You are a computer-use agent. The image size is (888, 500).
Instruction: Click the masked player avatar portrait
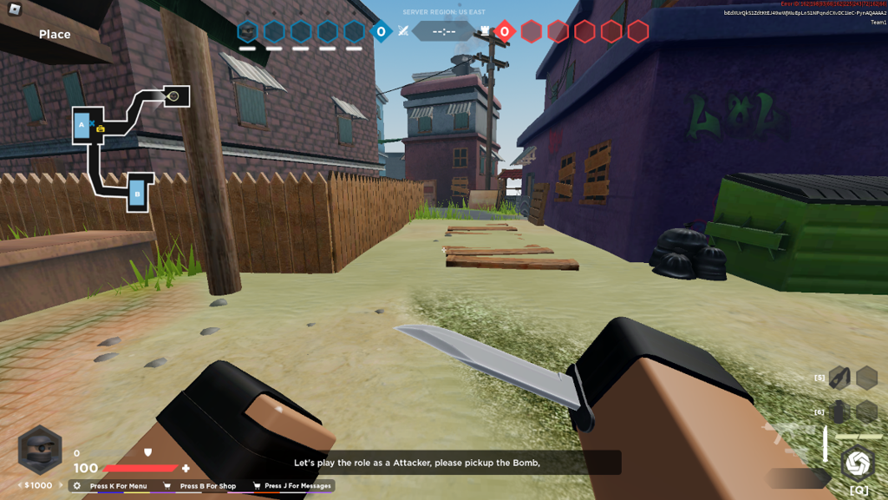tap(40, 451)
